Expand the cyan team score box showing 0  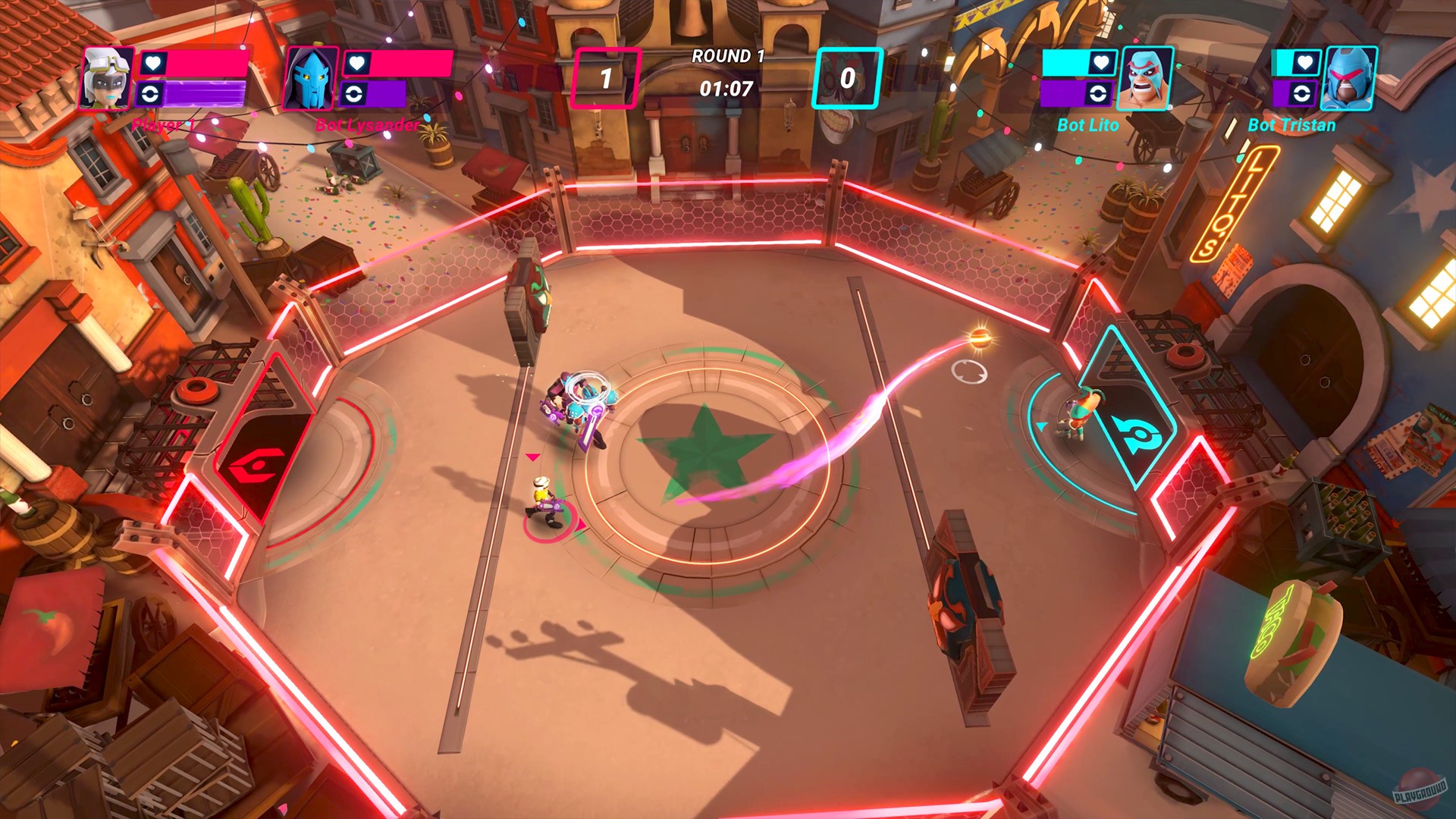[x=849, y=77]
